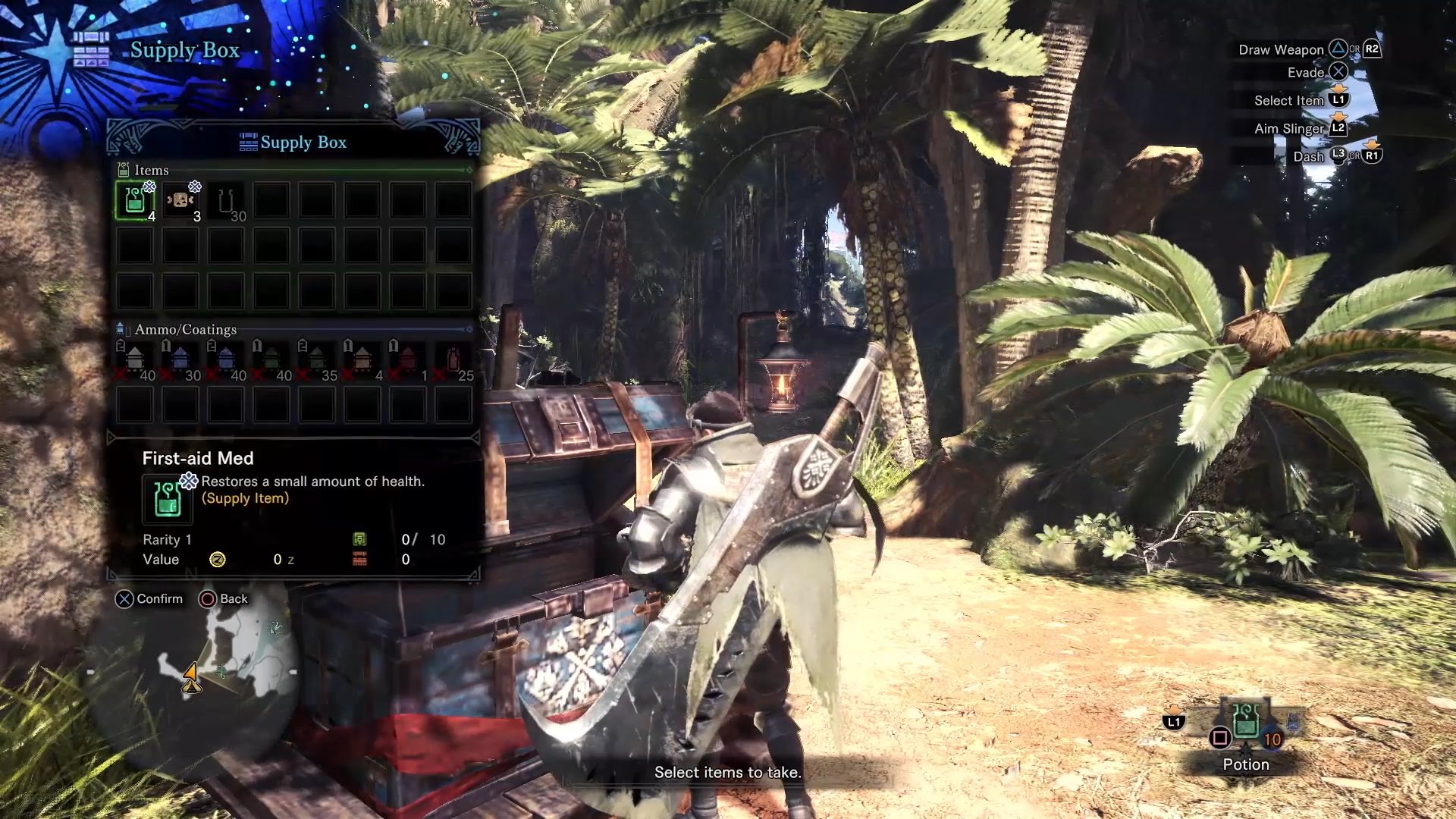Select the EZ Shock Trap supply item
Viewport: 1456px width, 819px height.
coord(180,199)
